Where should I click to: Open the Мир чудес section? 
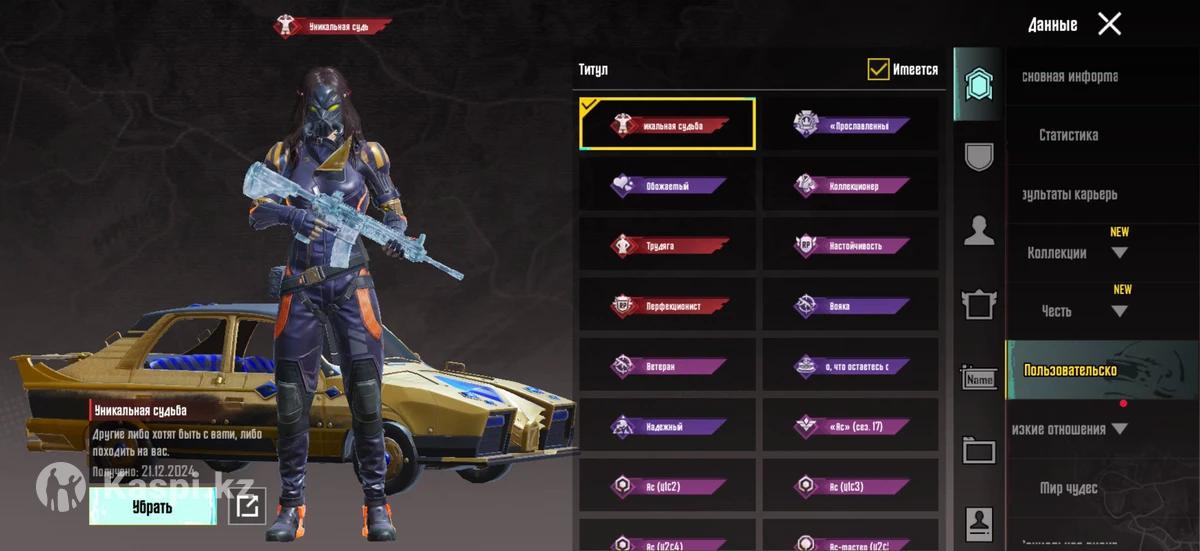pos(1068,488)
